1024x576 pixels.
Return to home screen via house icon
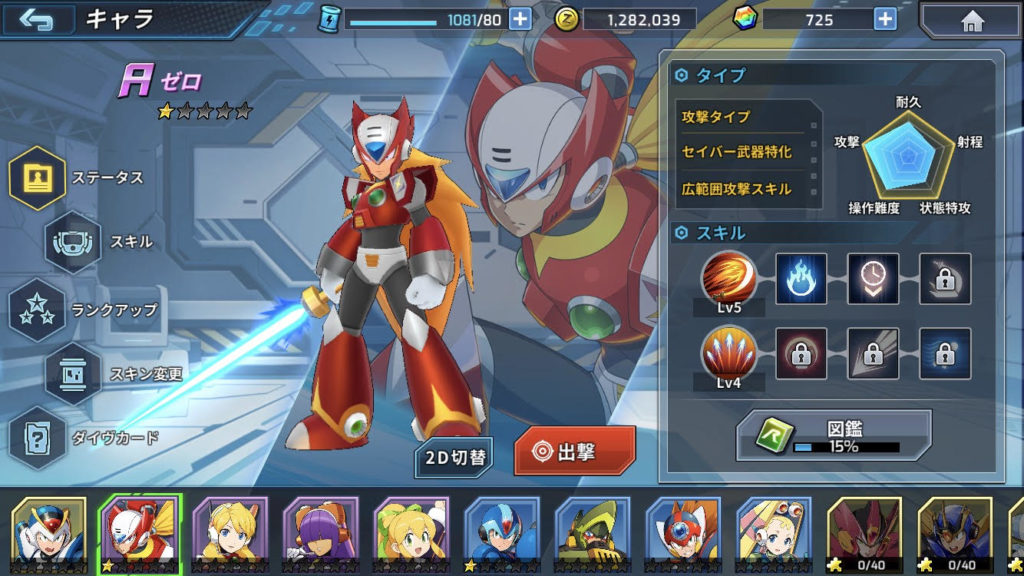970,20
